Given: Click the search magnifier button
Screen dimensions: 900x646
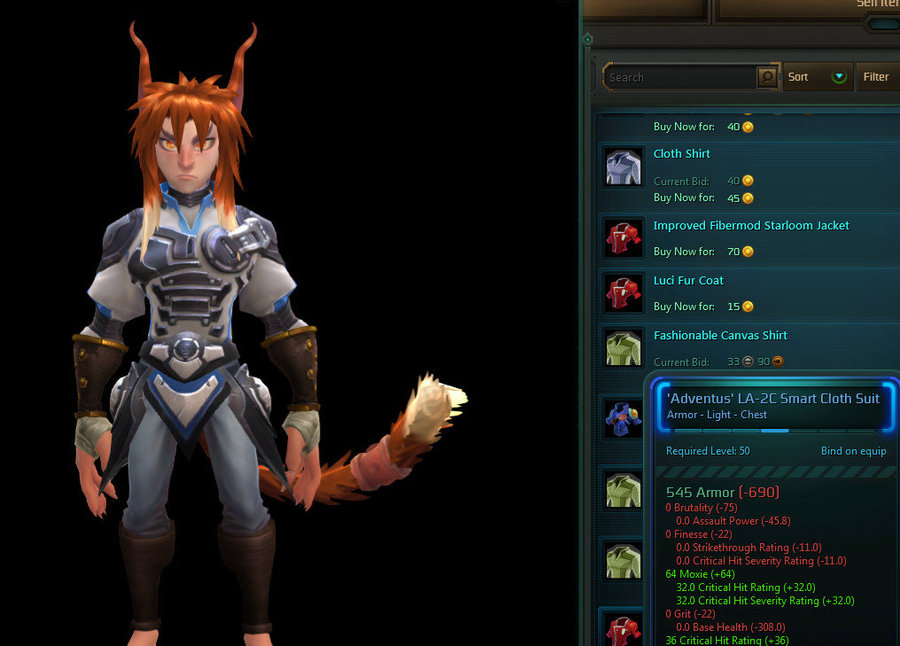Looking at the screenshot, I should 767,77.
